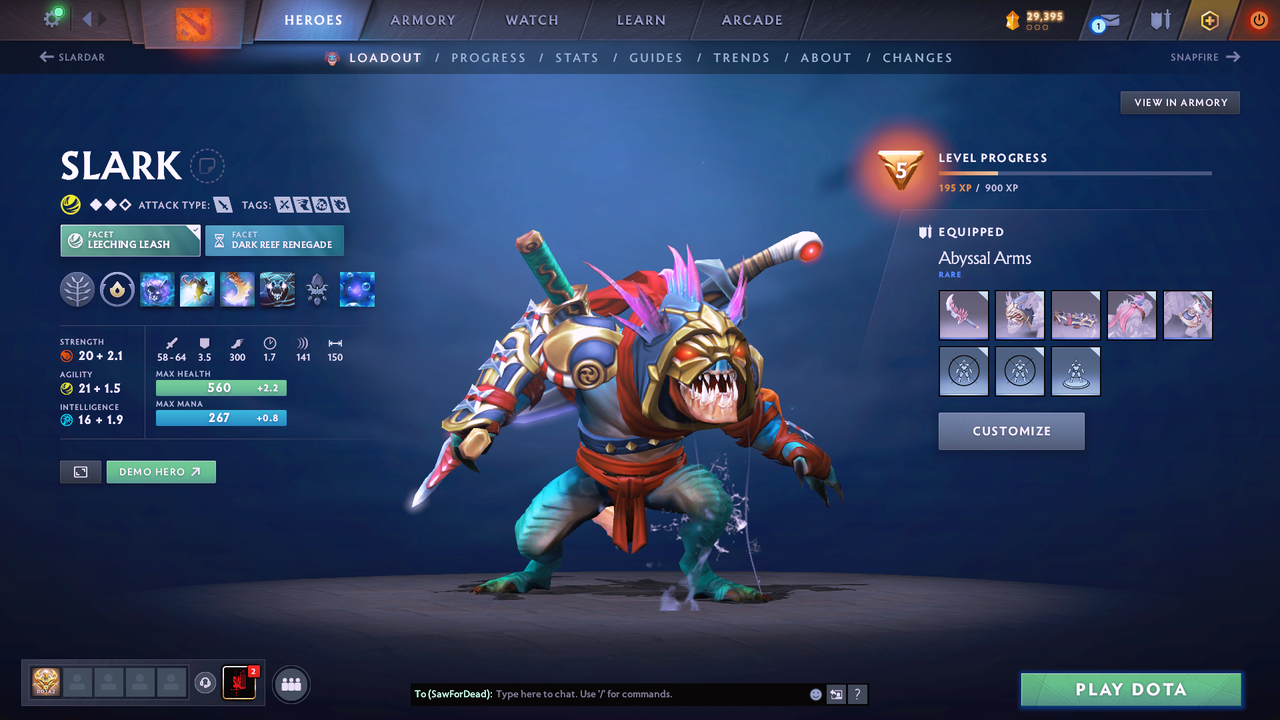Viewport: 1280px width, 720px height.
Task: Select the Dark Pact ability icon
Action: point(157,289)
